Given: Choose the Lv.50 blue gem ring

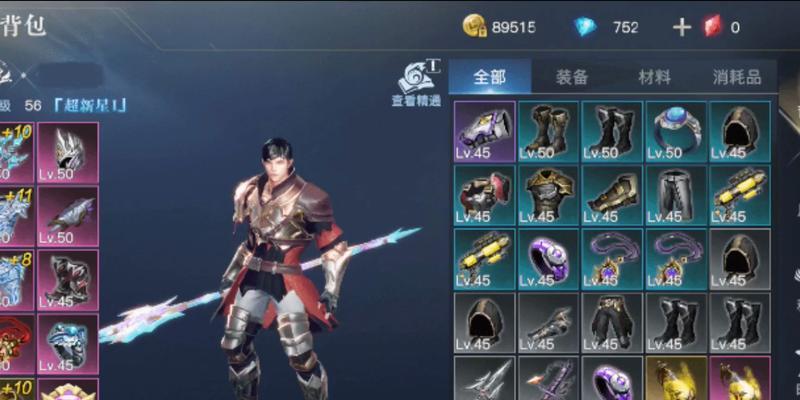Looking at the screenshot, I should point(676,131).
